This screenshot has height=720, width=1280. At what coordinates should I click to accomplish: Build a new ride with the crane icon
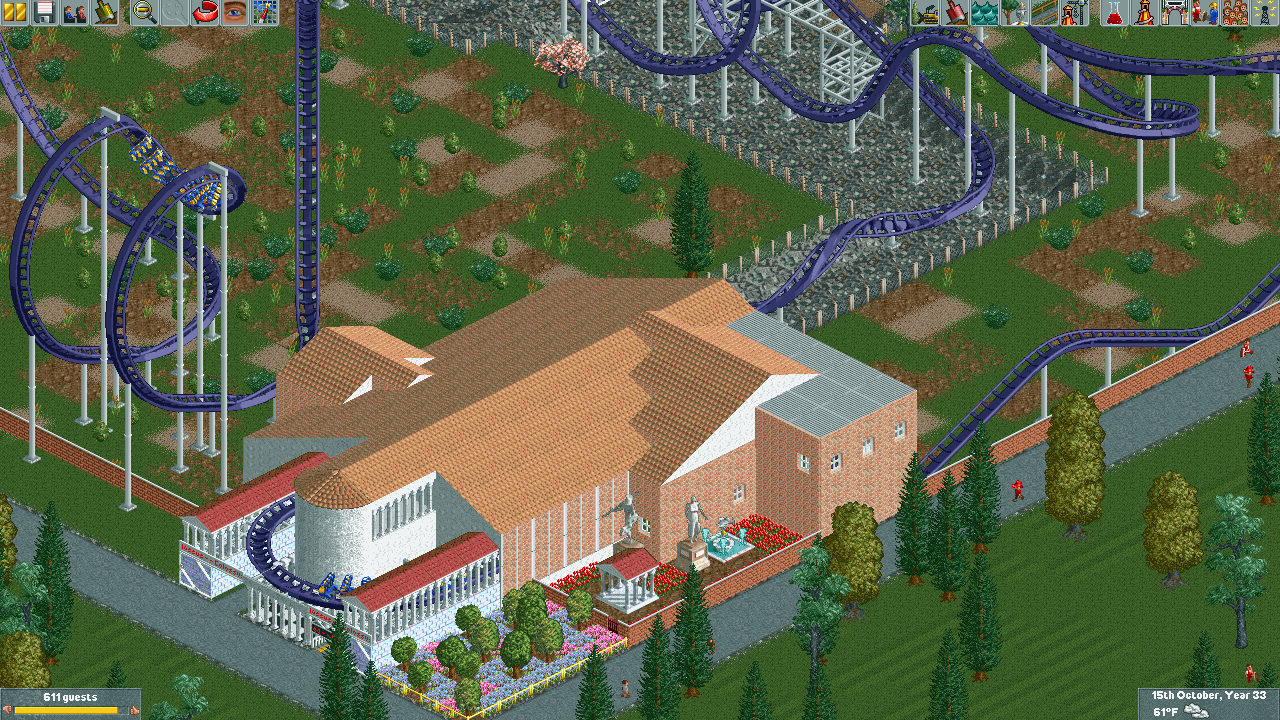[1074, 12]
